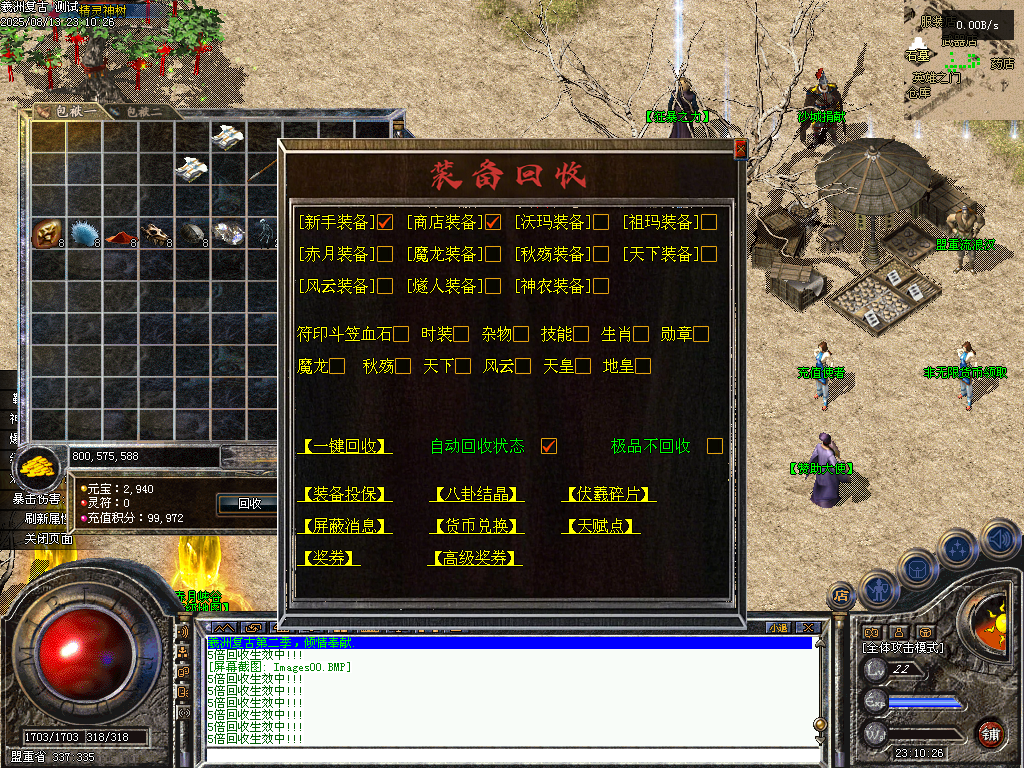Close the 装备回收 window
1024x768 pixels.
coord(740,149)
